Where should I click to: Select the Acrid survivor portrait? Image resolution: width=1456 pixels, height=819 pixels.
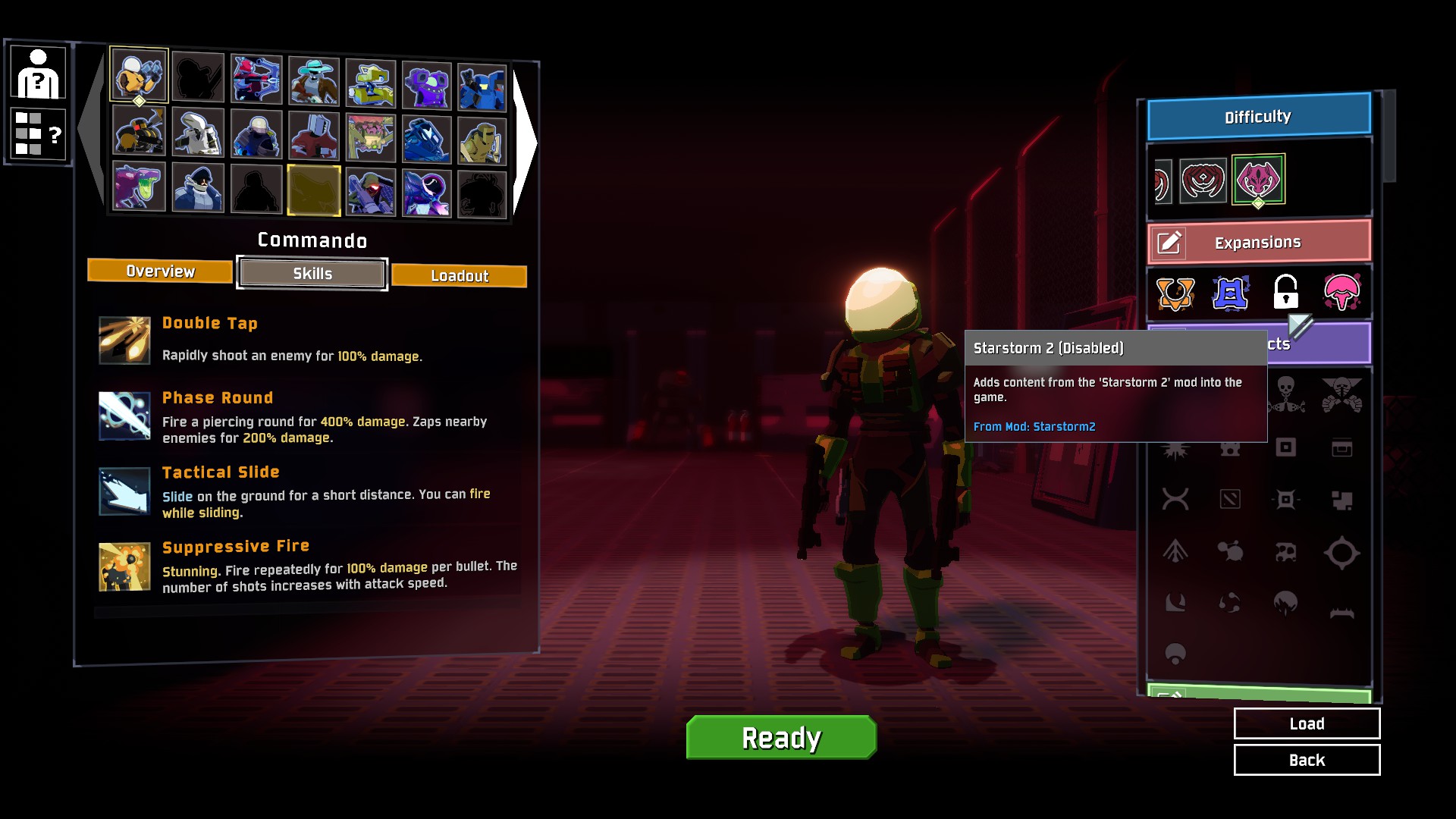tap(140, 189)
